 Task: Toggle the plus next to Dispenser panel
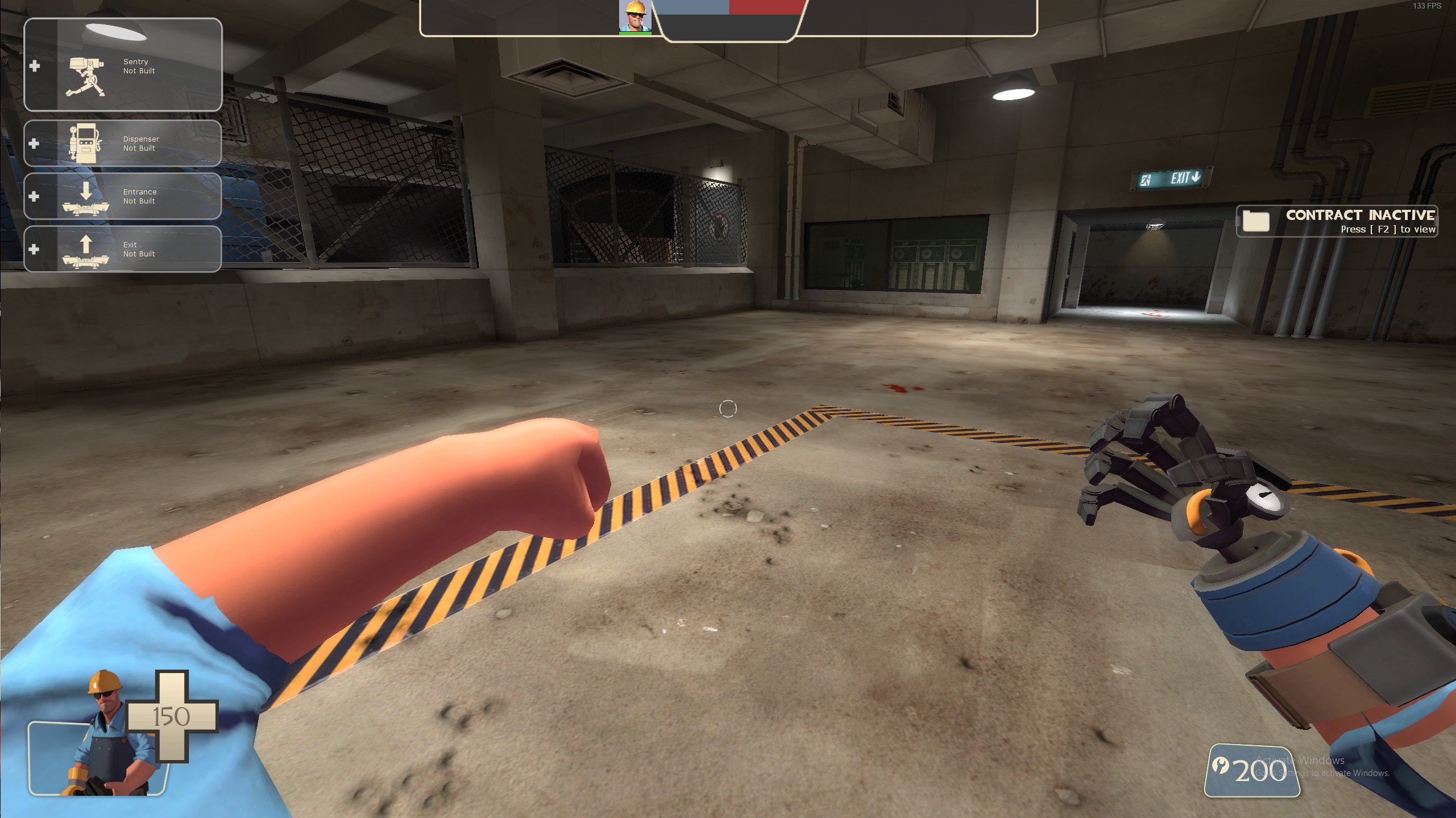coord(35,143)
